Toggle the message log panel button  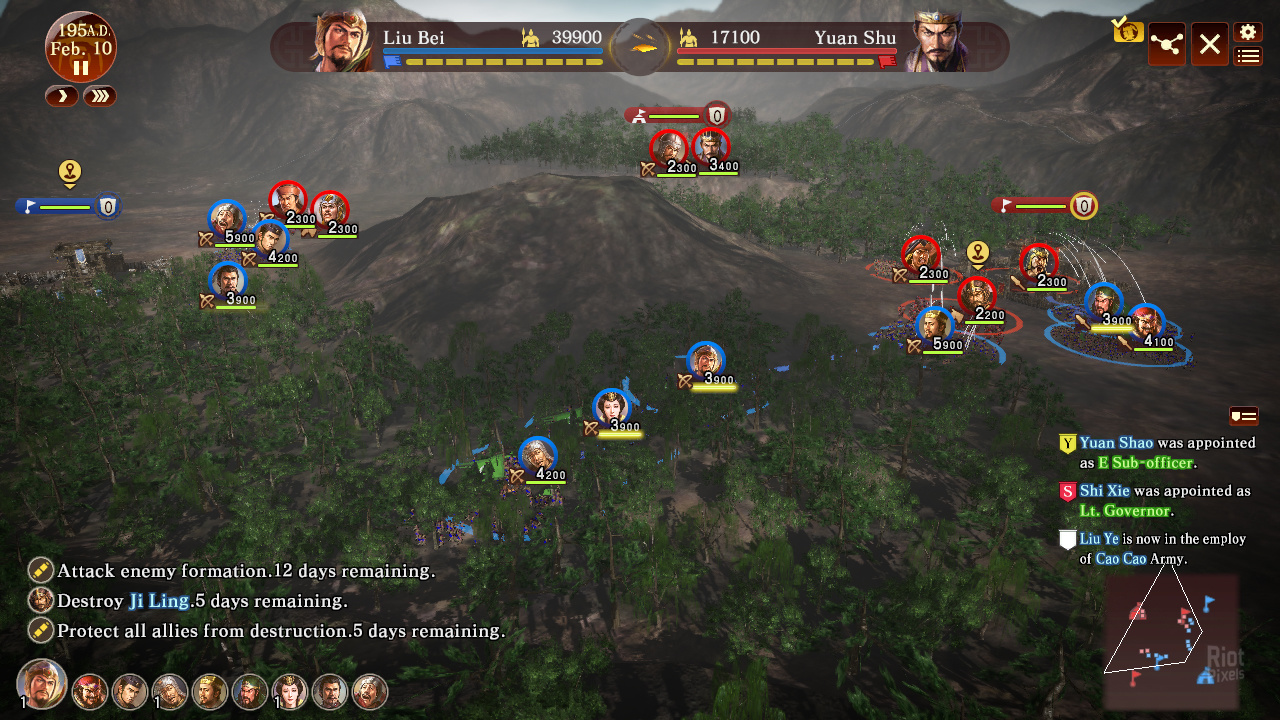tap(1243, 416)
